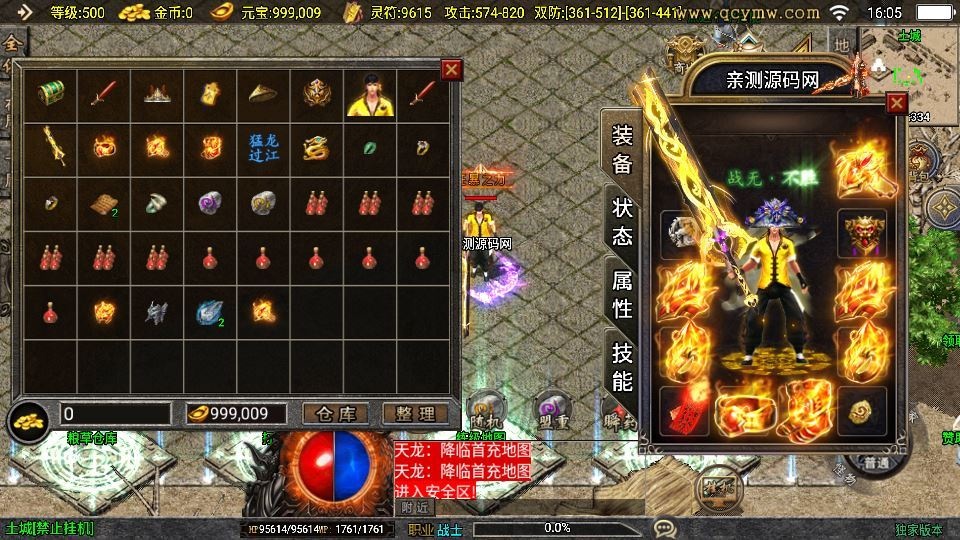Select the red talisman equipment slot
The image size is (960, 540).
682,410
